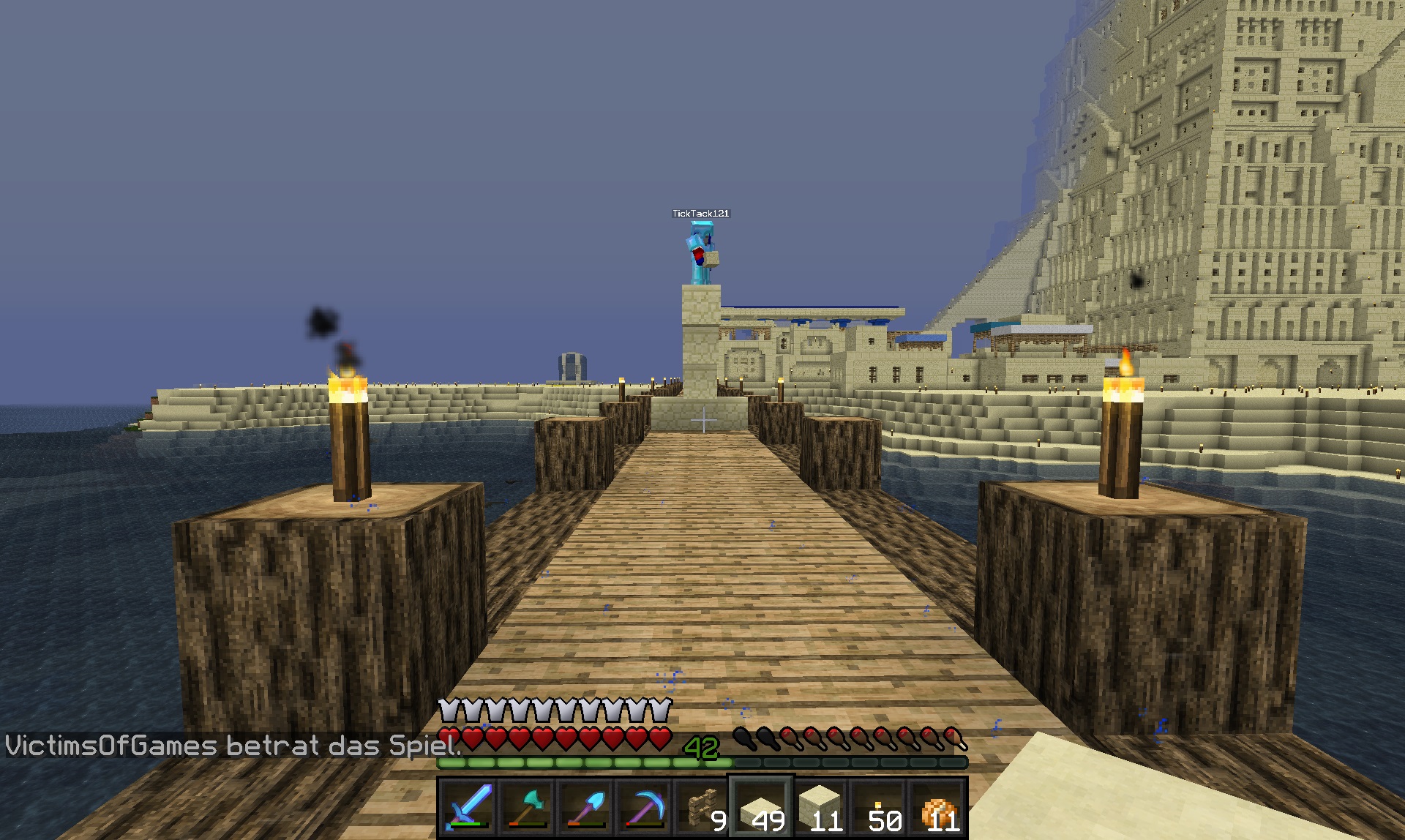Equip the diamond pickaxe slot
This screenshot has height=840, width=1405.
(x=644, y=807)
